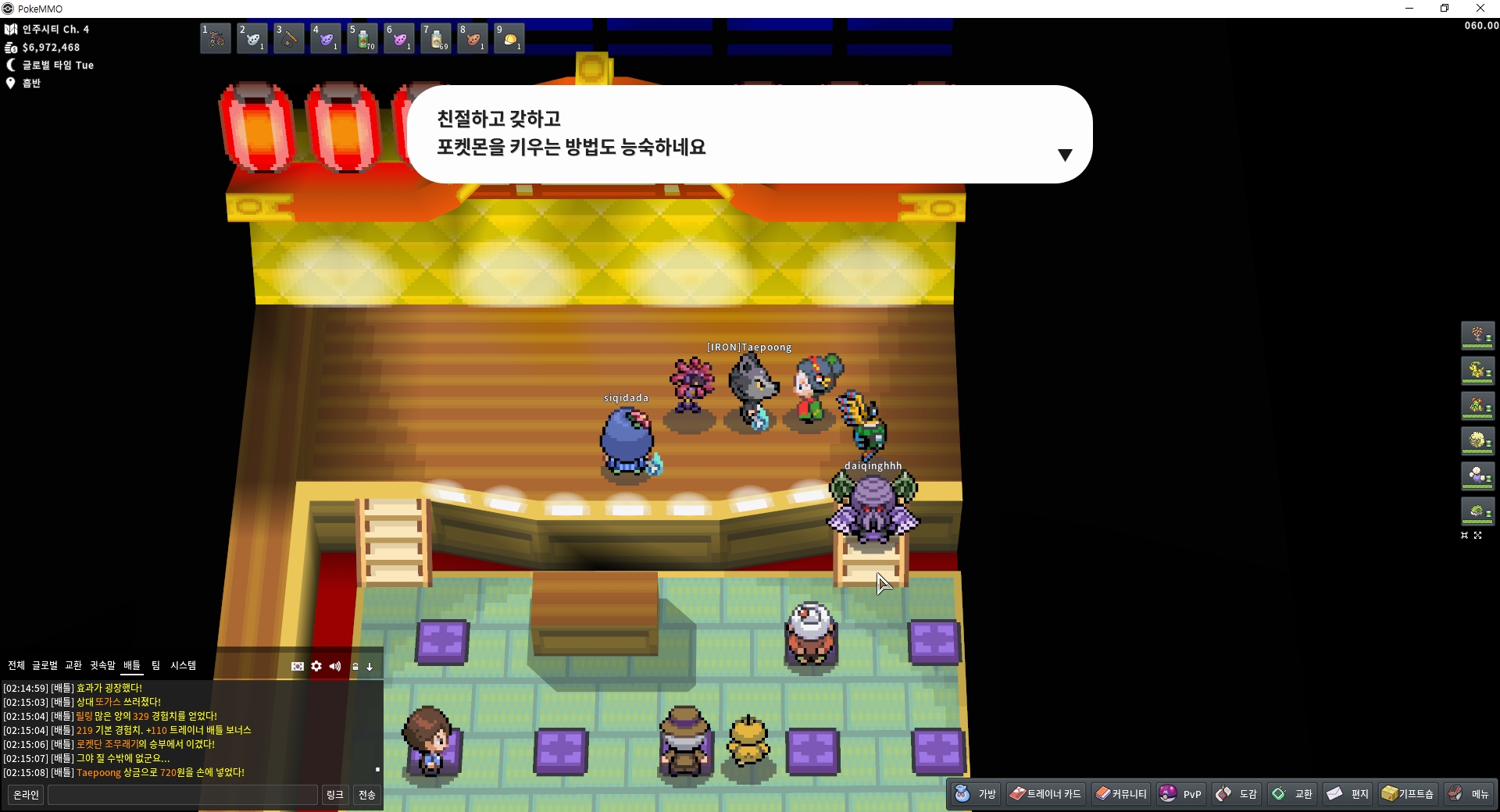Switch chat to the 시스템 tab
The width and height of the screenshot is (1500, 812).
tap(184, 665)
